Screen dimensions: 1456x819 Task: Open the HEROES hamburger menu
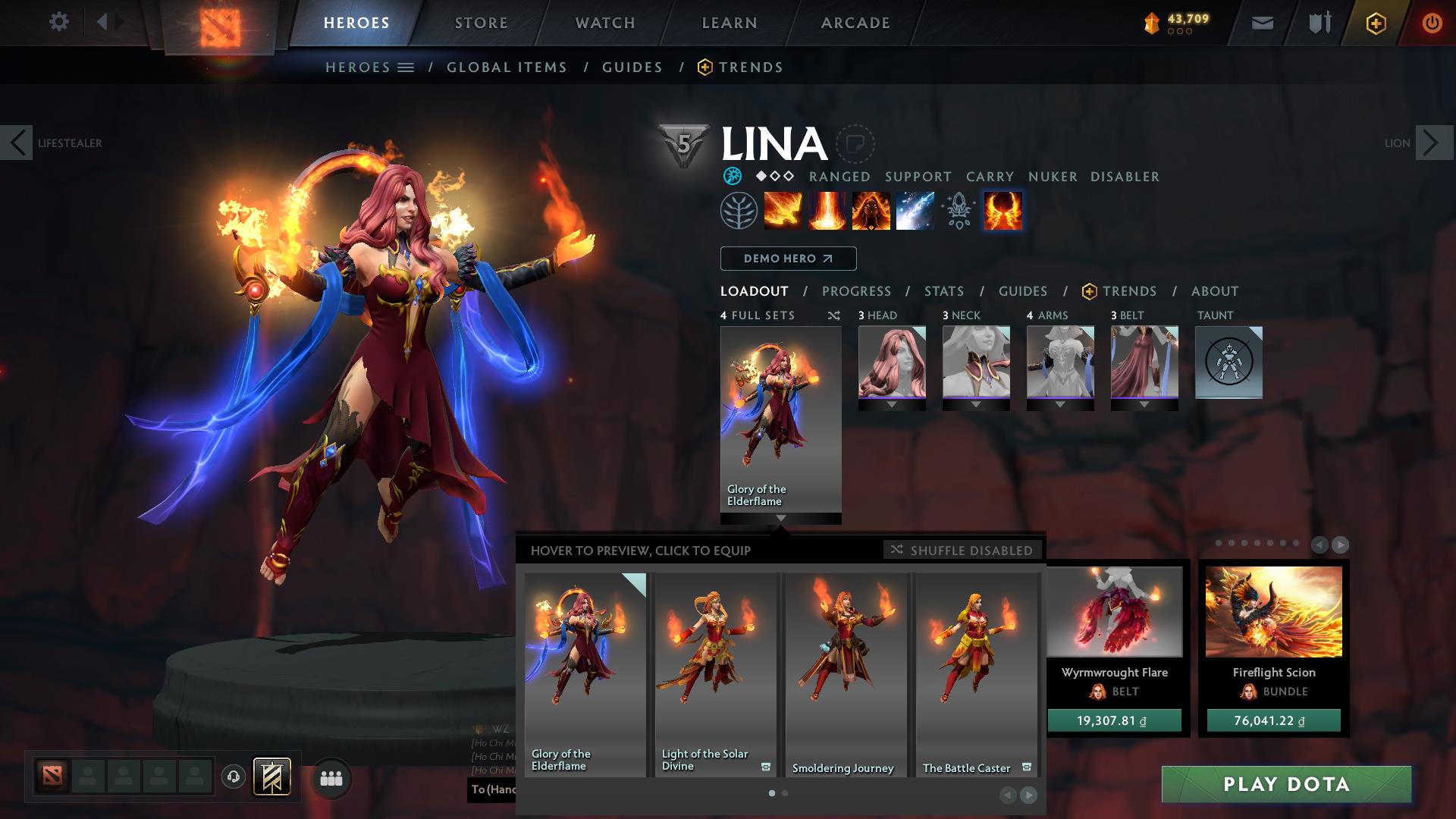pyautogui.click(x=407, y=67)
